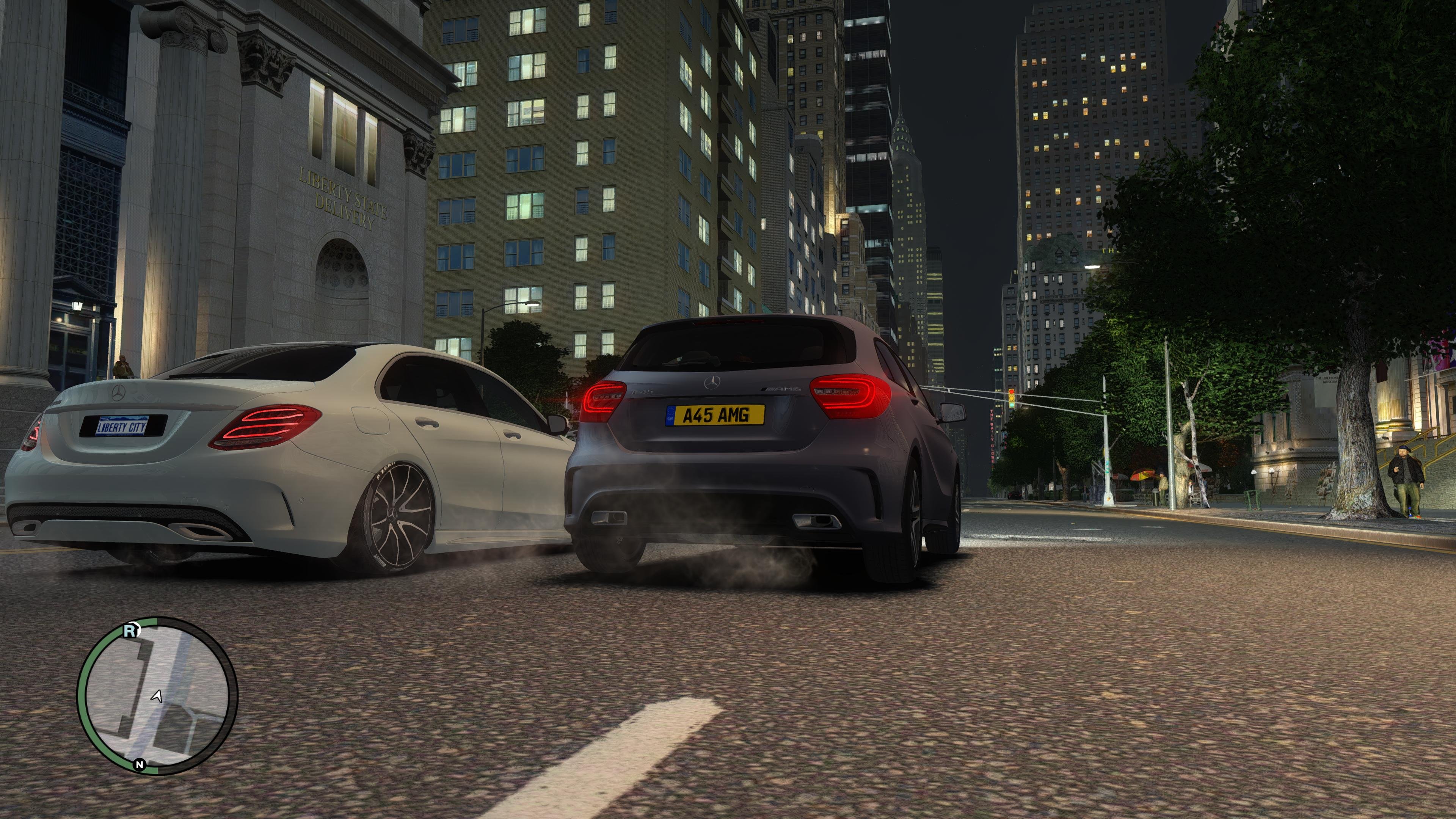Select the north N marker on the radar
Image resolution: width=1456 pixels, height=819 pixels.
pos(139,765)
